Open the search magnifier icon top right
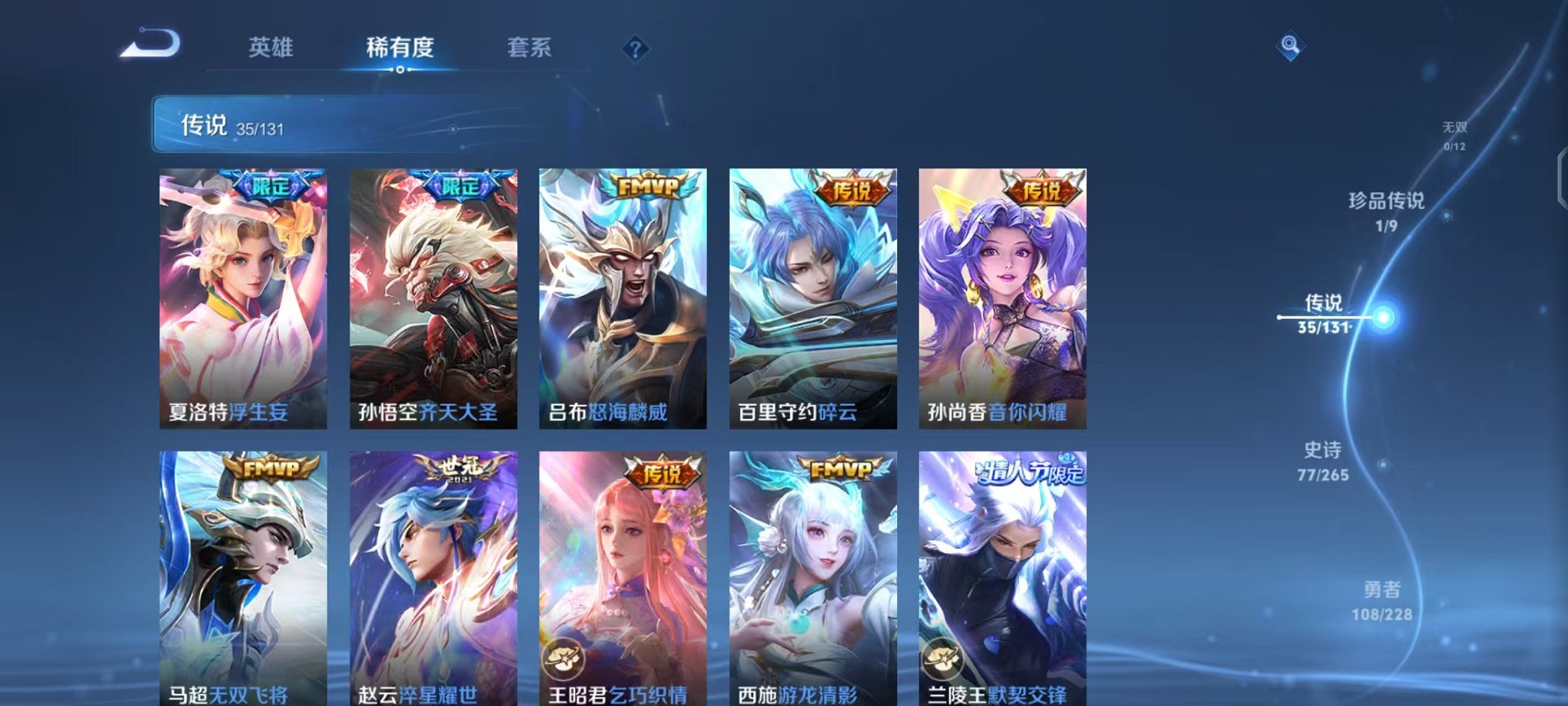 point(1291,45)
